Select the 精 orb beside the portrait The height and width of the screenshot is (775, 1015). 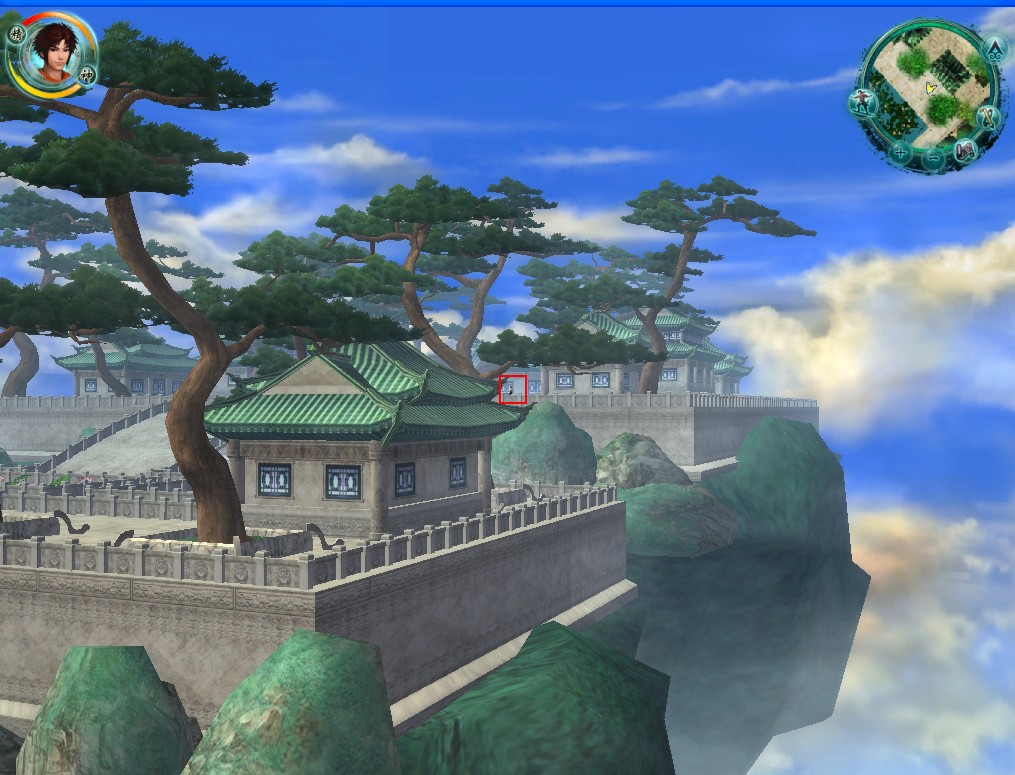coord(16,34)
